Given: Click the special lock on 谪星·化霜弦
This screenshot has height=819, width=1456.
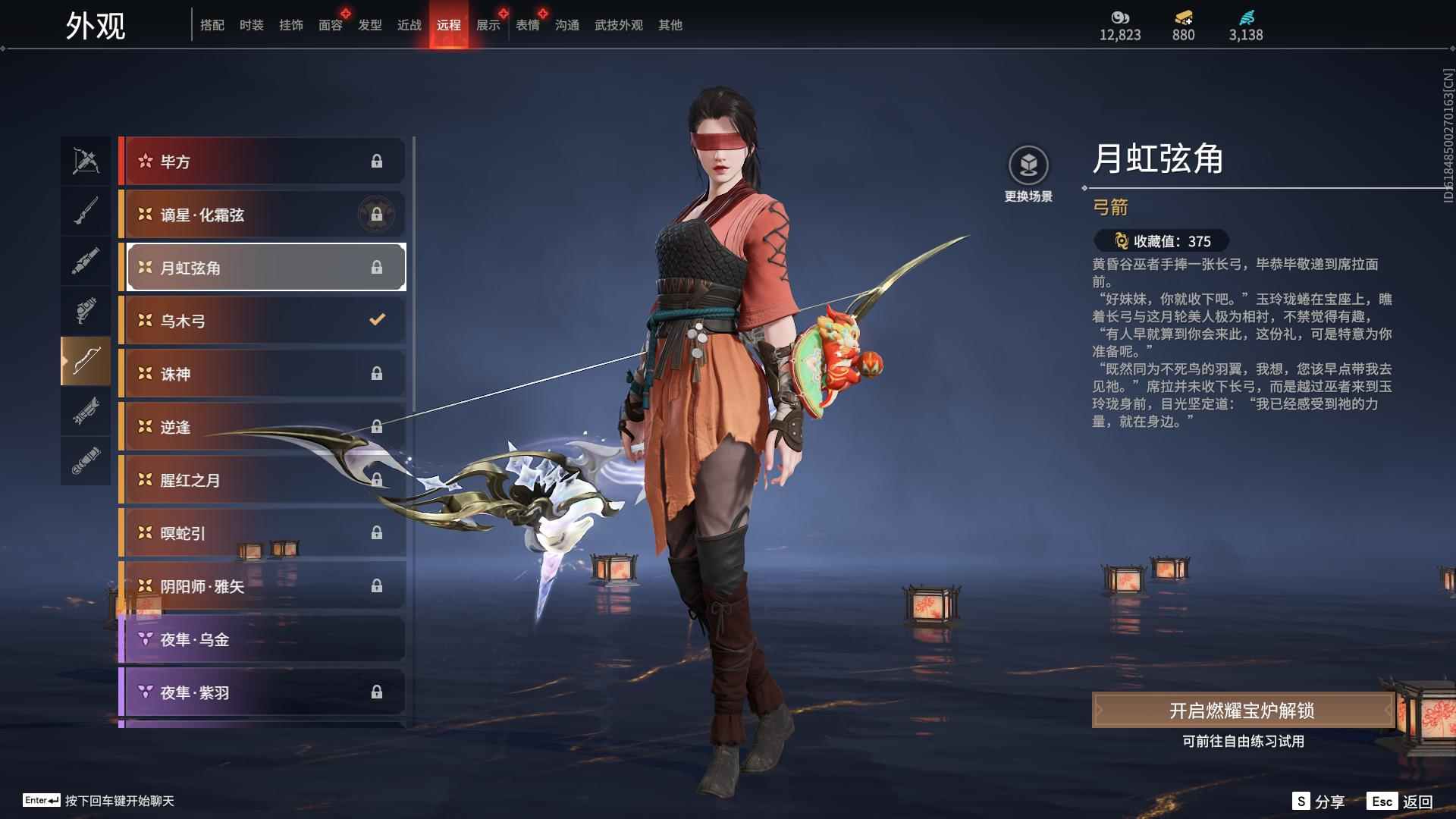Looking at the screenshot, I should (x=377, y=214).
